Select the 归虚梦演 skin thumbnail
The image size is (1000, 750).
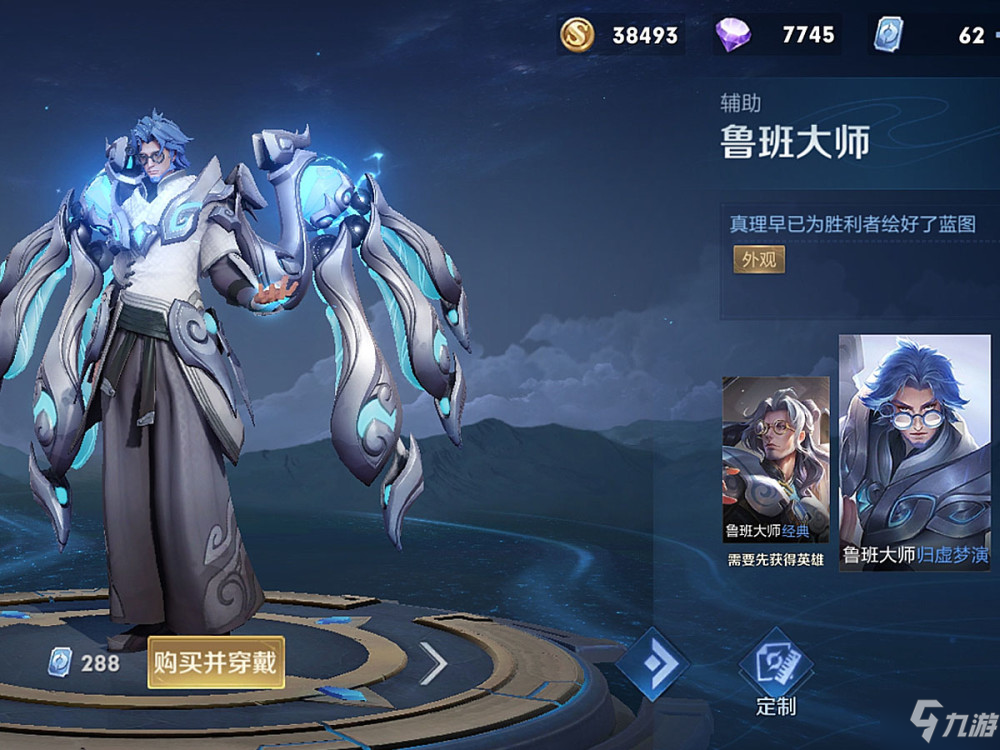(914, 455)
